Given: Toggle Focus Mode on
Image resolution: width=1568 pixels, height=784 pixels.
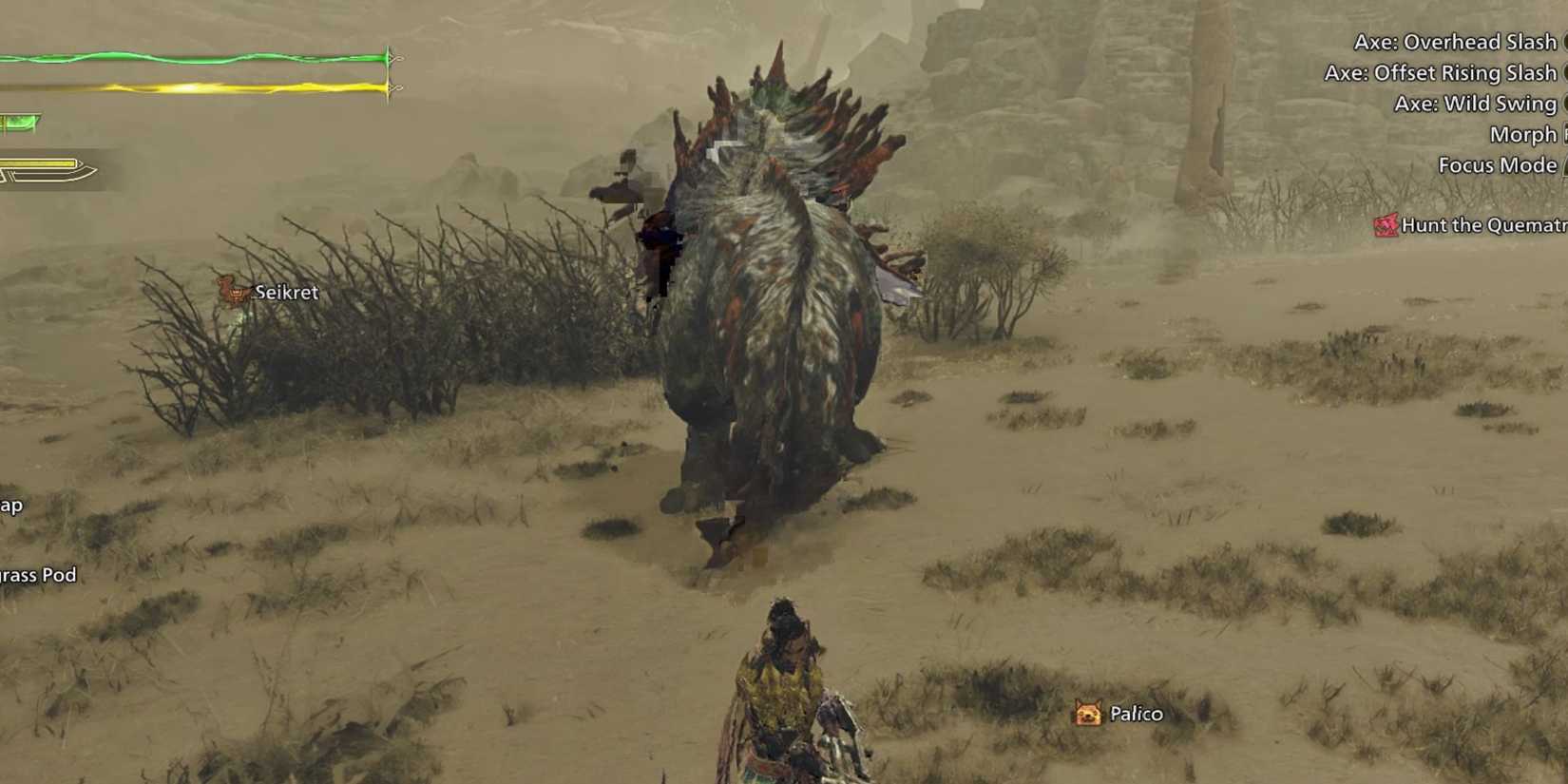Looking at the screenshot, I should 1499,164.
